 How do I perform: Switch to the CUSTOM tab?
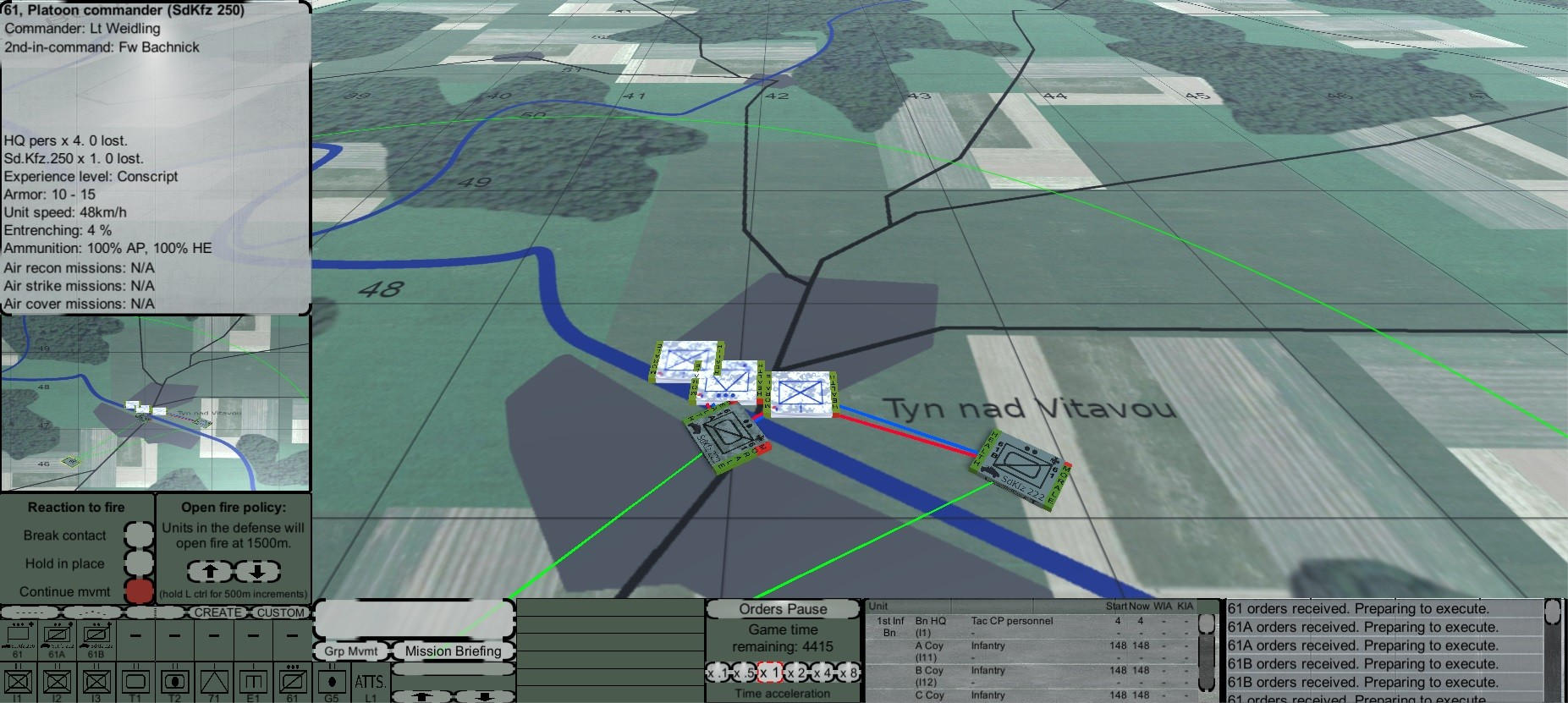coord(282,612)
